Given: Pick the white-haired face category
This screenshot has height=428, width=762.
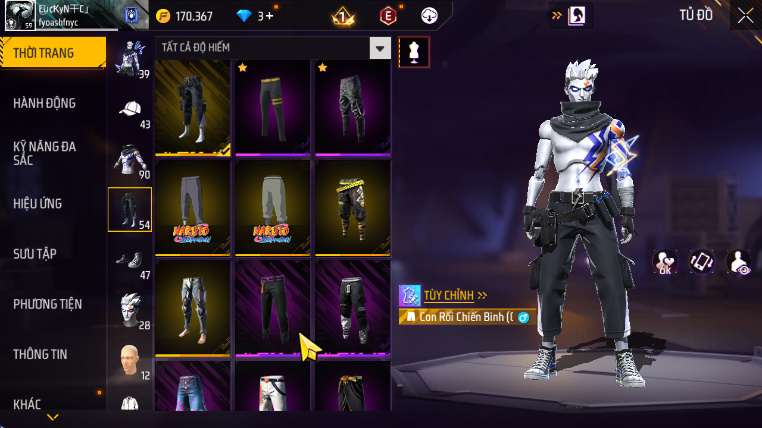Looking at the screenshot, I should [129, 309].
